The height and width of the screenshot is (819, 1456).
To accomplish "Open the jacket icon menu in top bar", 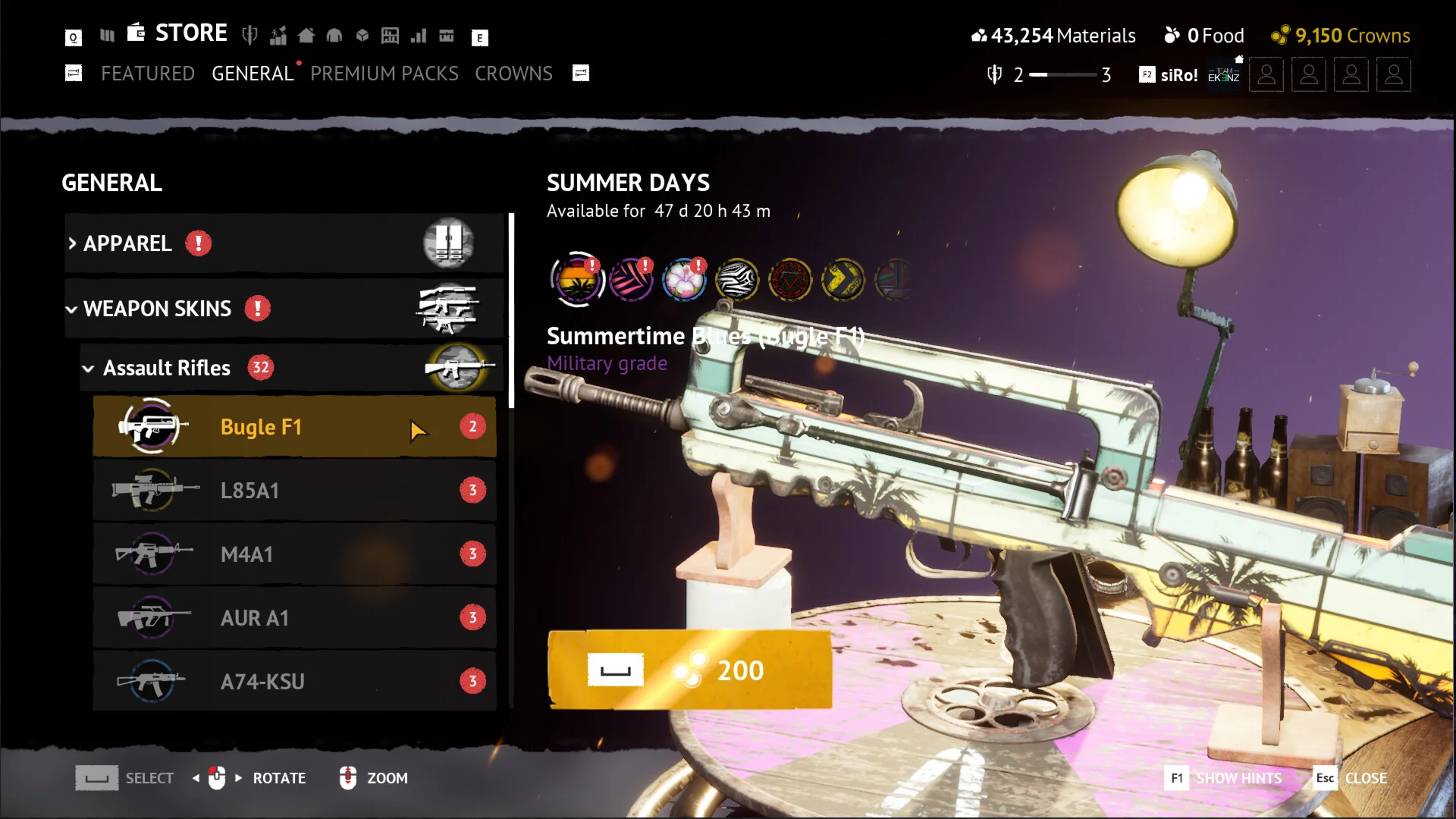I will (334, 35).
